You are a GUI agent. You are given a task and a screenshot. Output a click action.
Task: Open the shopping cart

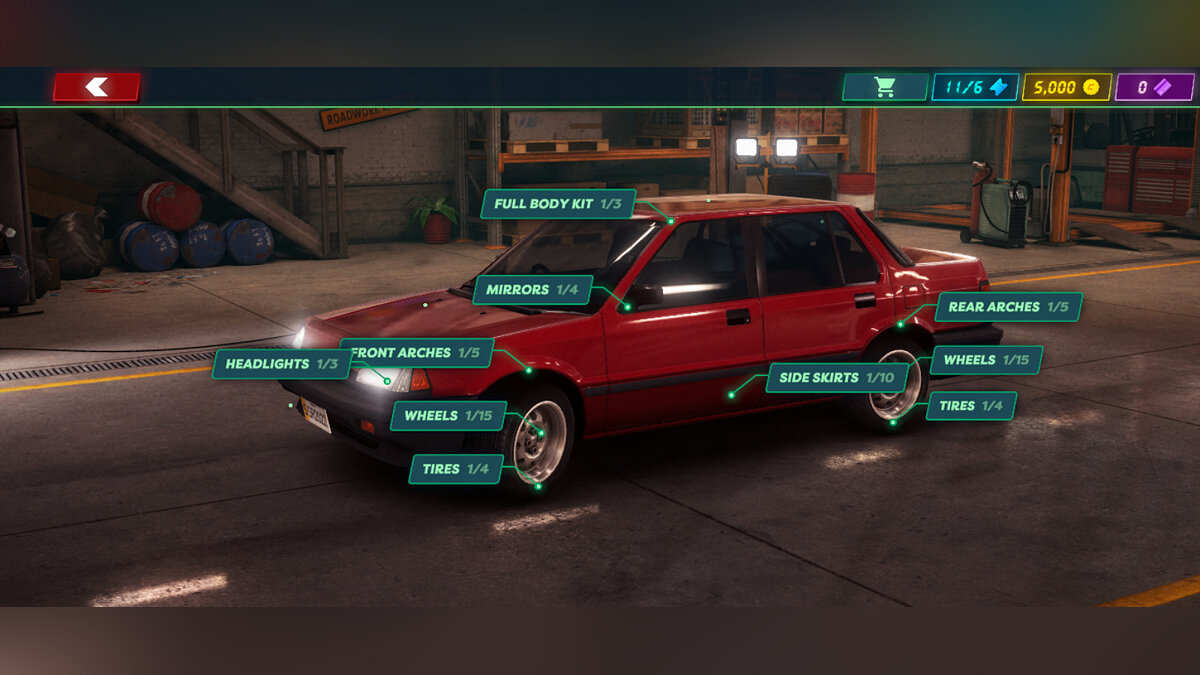point(884,87)
